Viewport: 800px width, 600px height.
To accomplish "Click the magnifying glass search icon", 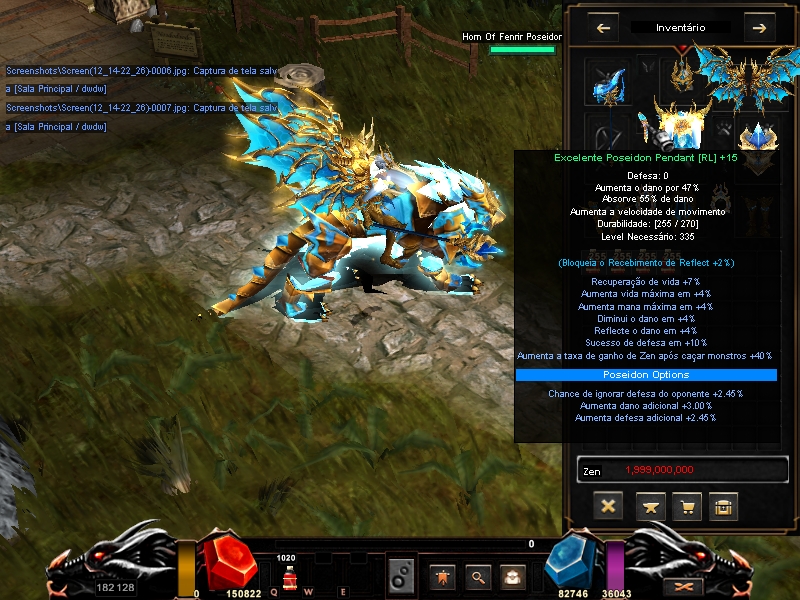I will coord(478,575).
